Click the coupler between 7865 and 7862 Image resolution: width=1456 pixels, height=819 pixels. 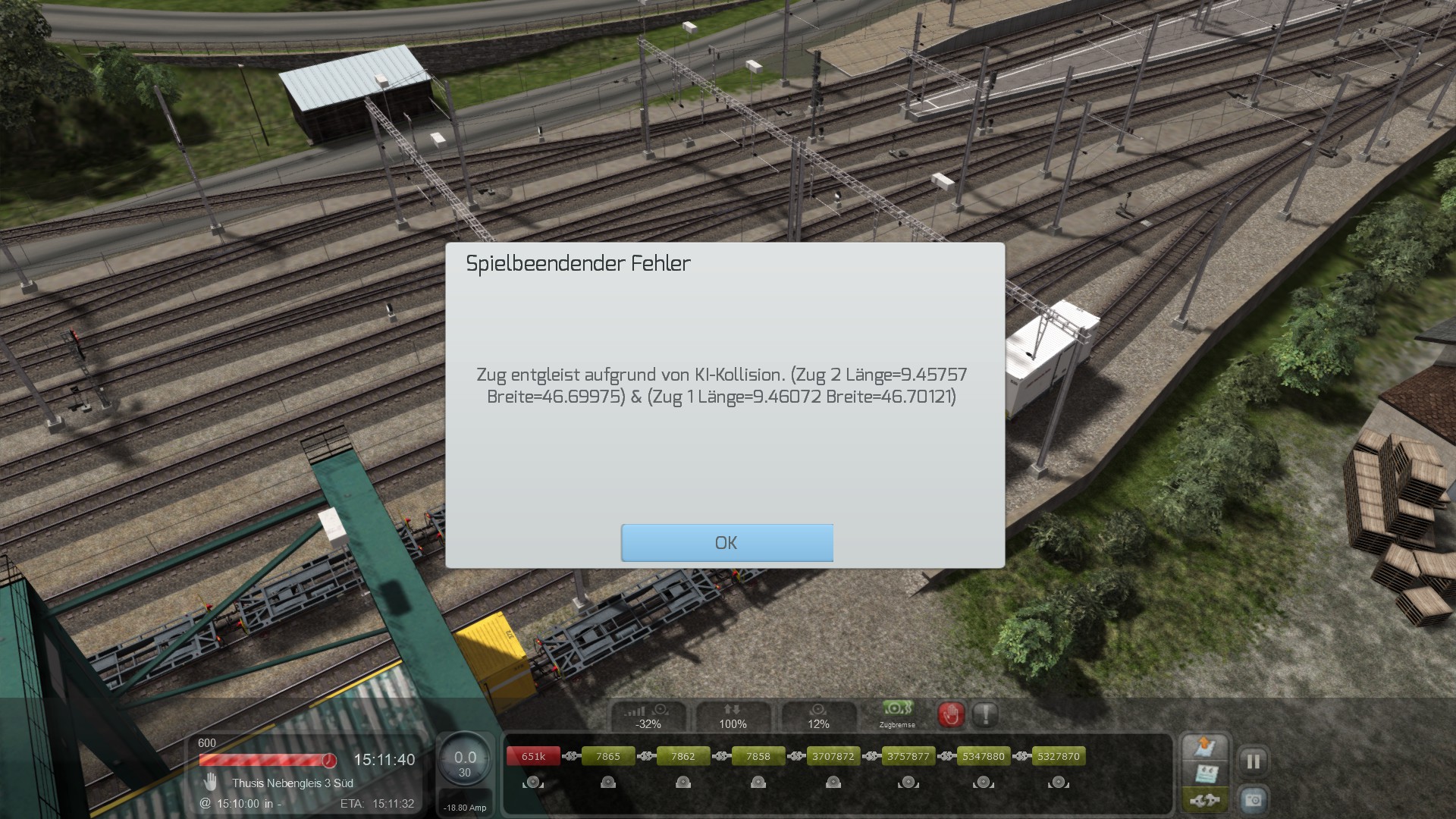[646, 756]
